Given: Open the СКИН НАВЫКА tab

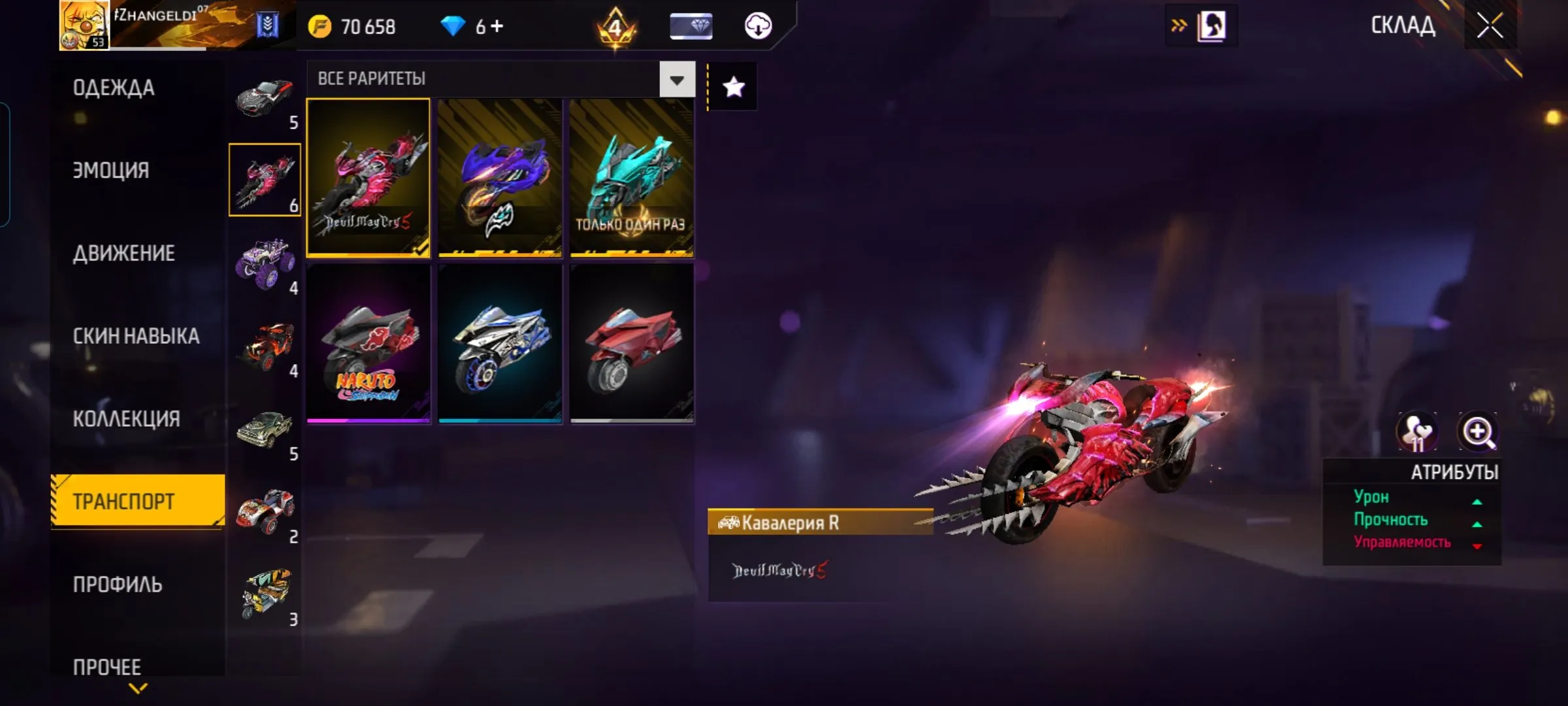Looking at the screenshot, I should (x=136, y=336).
